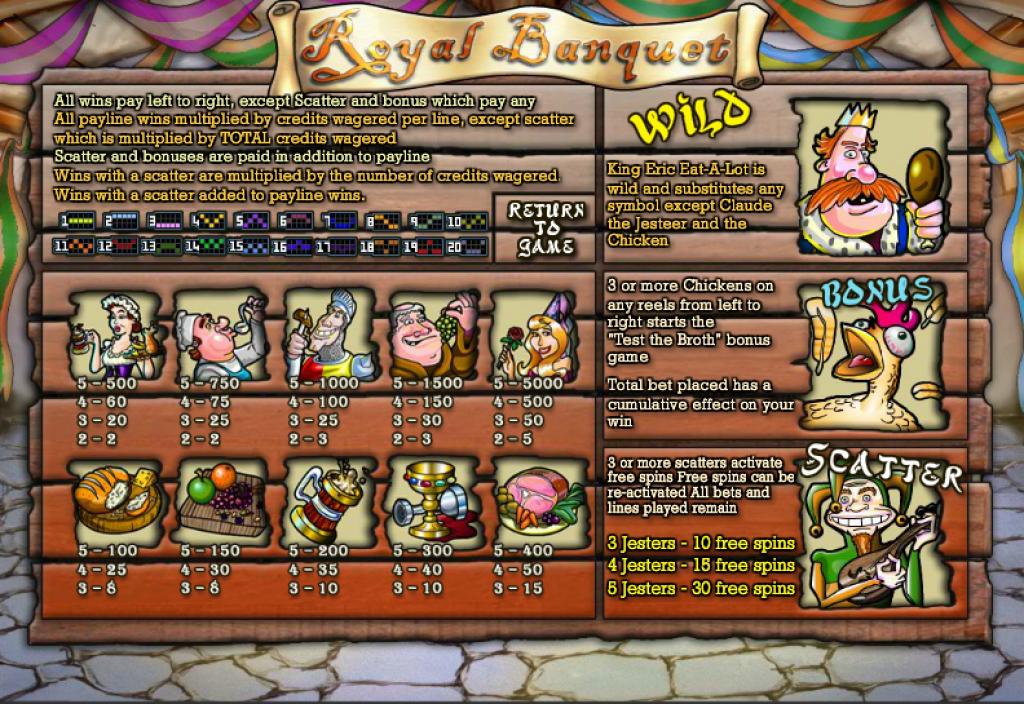Image resolution: width=1024 pixels, height=704 pixels.
Task: Return to game from the paytable
Action: click(x=546, y=228)
